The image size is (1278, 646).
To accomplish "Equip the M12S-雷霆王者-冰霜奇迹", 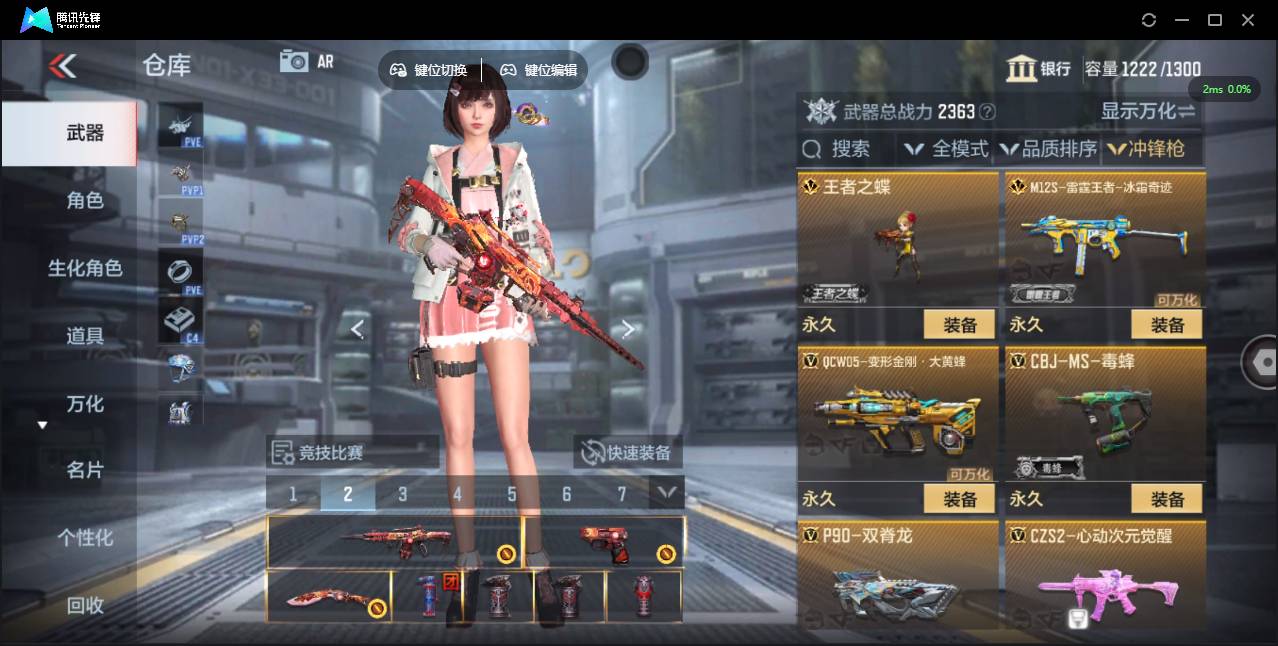I will (x=1166, y=325).
